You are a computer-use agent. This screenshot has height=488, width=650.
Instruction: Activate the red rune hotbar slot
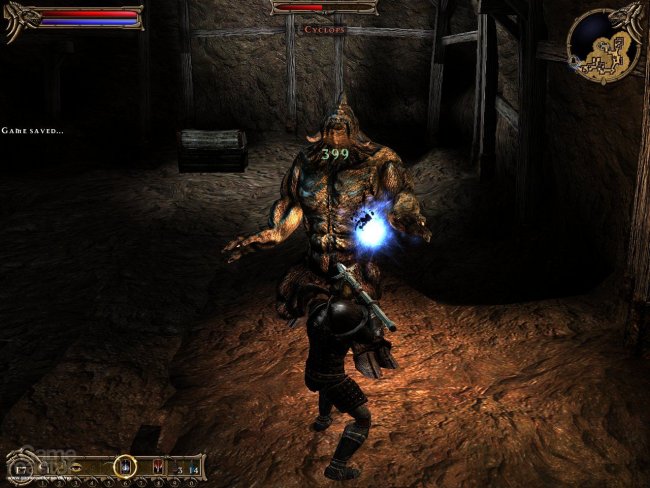[x=158, y=465]
